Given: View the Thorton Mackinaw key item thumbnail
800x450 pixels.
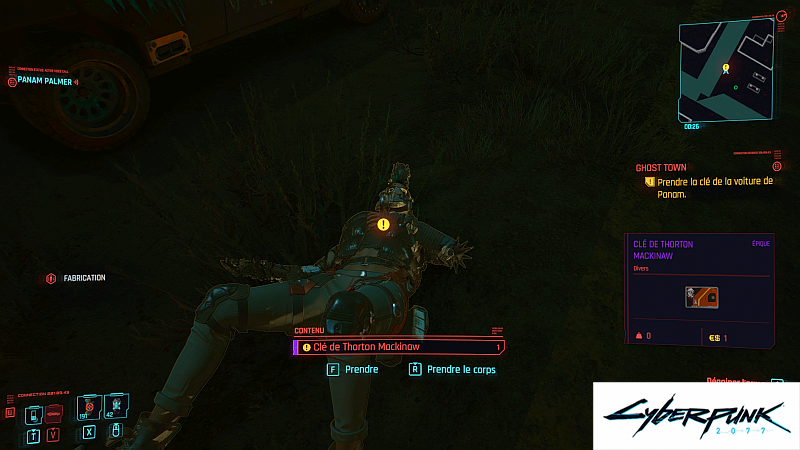Looking at the screenshot, I should 700,295.
